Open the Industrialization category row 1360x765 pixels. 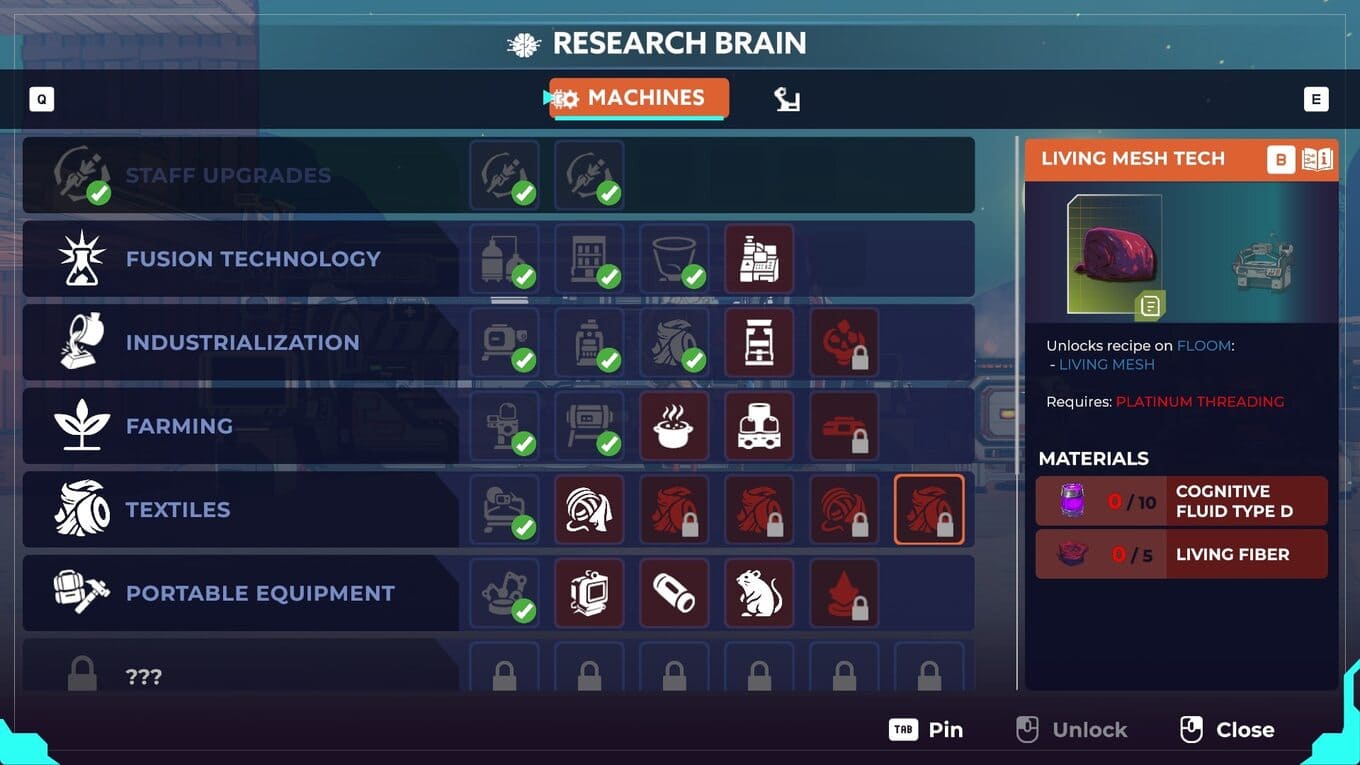[242, 343]
